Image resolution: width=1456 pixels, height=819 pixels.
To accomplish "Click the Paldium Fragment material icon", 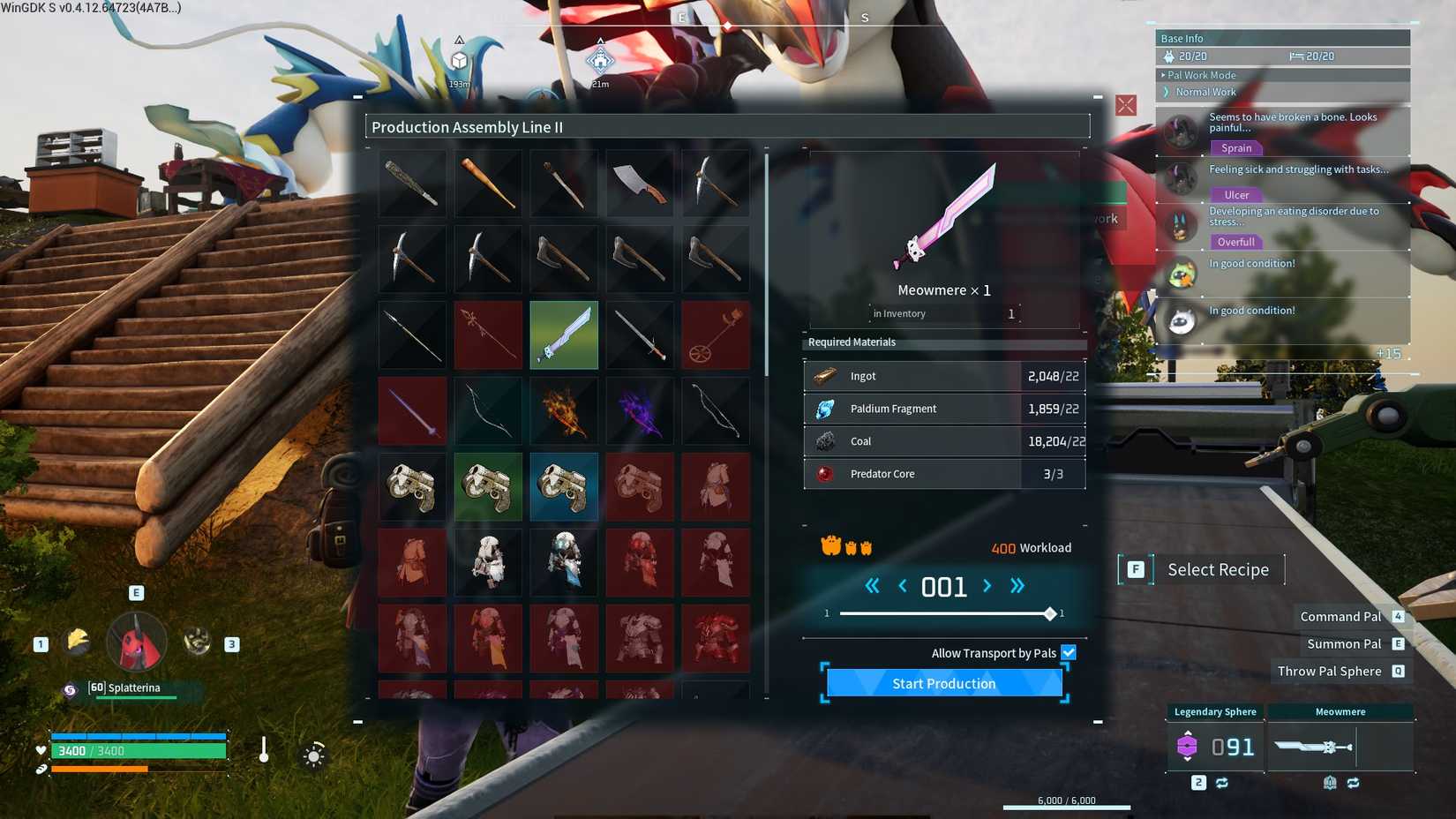I will pyautogui.click(x=826, y=408).
